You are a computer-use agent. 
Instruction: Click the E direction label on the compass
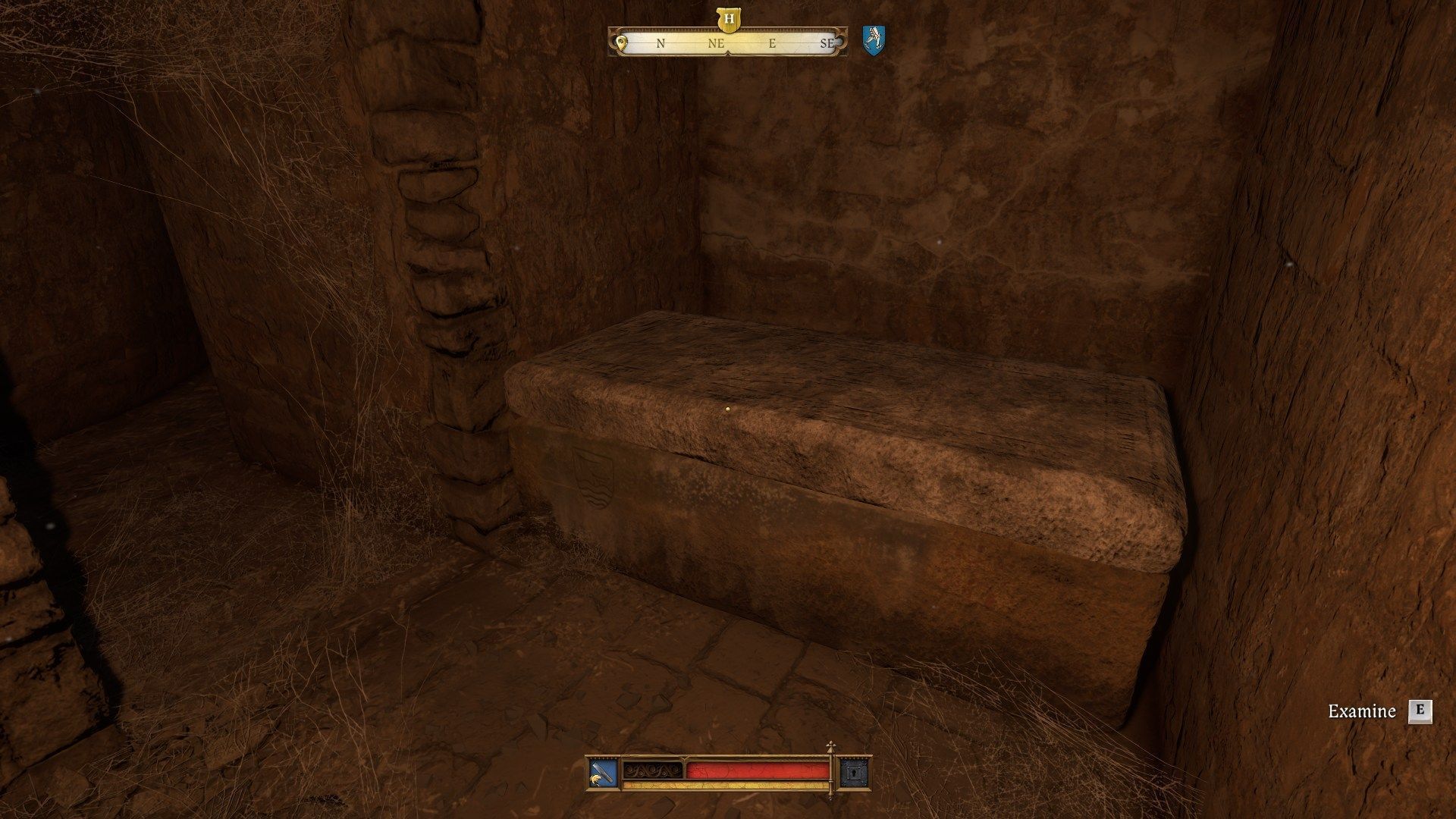[x=773, y=43]
